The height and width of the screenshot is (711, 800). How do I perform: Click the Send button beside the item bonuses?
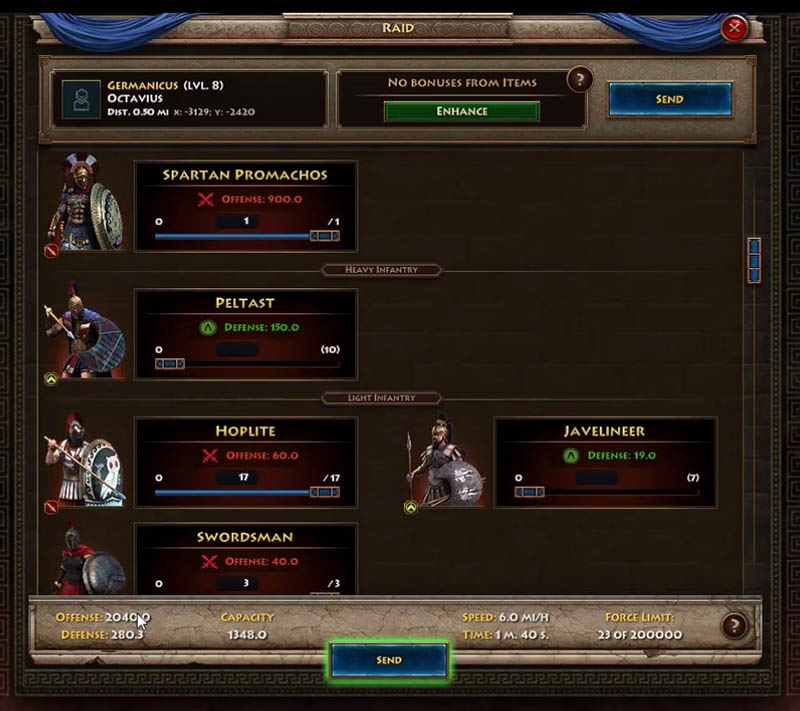tap(670, 99)
